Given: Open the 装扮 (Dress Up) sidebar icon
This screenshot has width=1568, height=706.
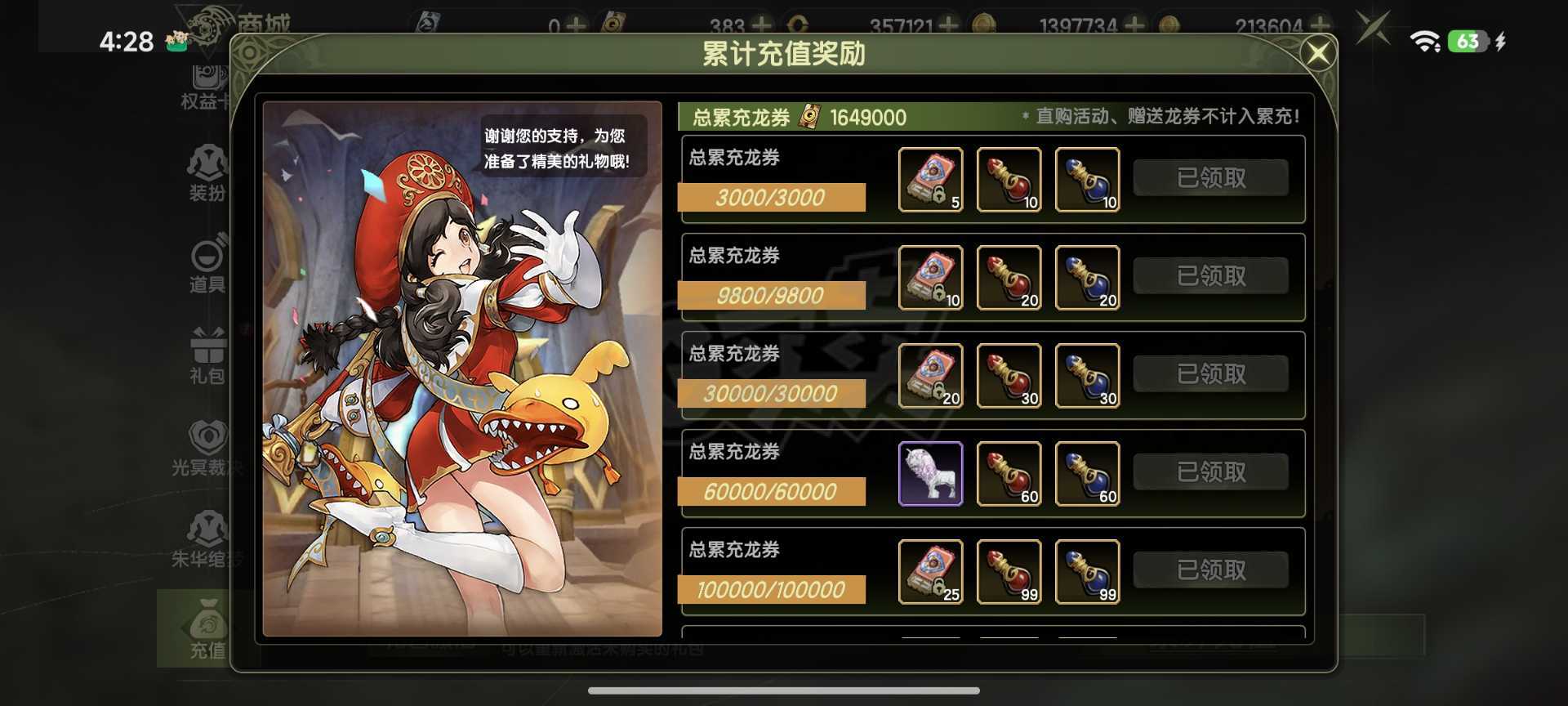Looking at the screenshot, I should (x=207, y=172).
